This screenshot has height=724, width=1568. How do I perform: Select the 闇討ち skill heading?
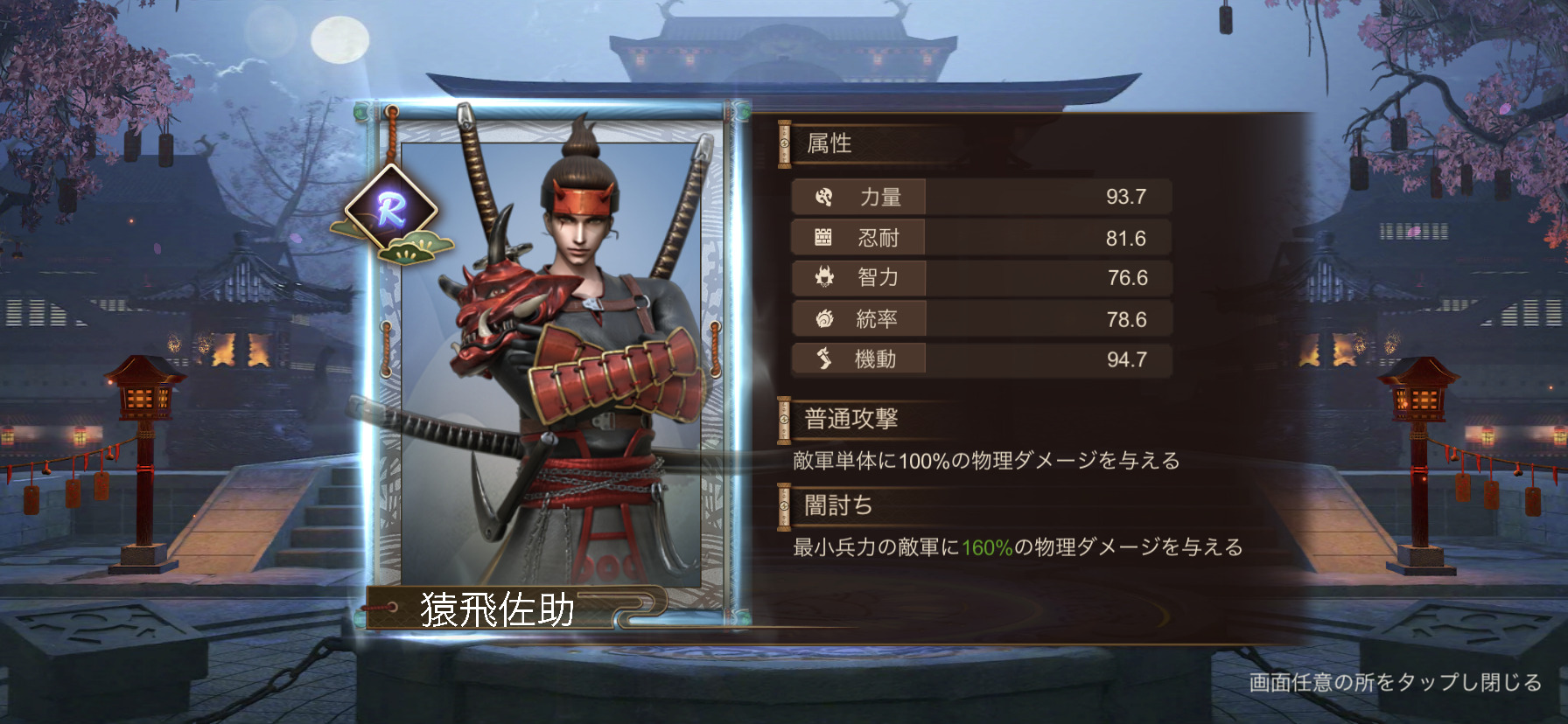tap(838, 505)
